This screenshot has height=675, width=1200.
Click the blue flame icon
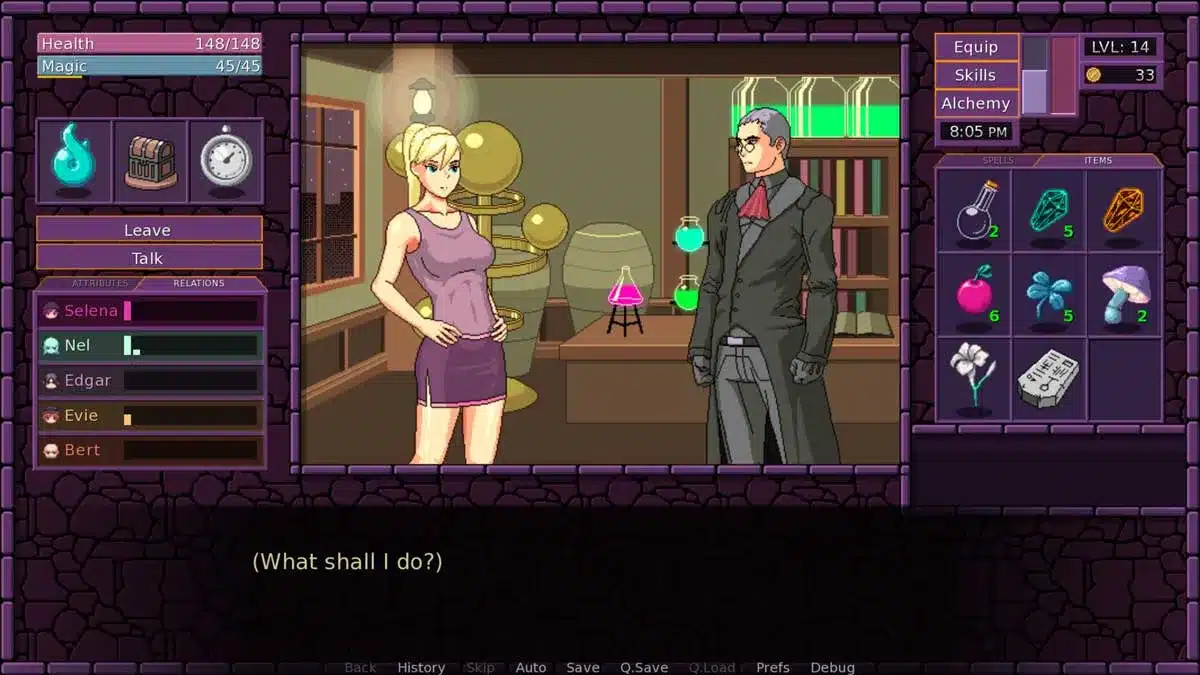point(74,160)
